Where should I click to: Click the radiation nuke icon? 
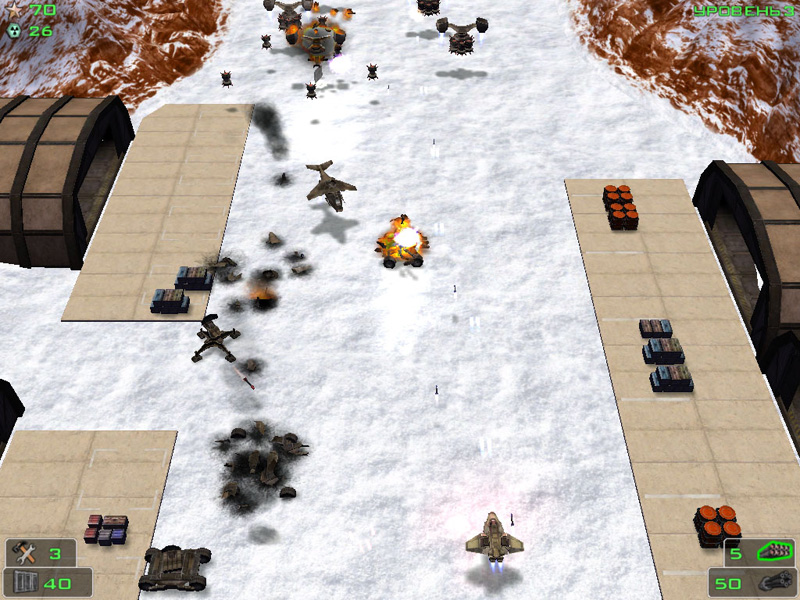tap(13, 30)
